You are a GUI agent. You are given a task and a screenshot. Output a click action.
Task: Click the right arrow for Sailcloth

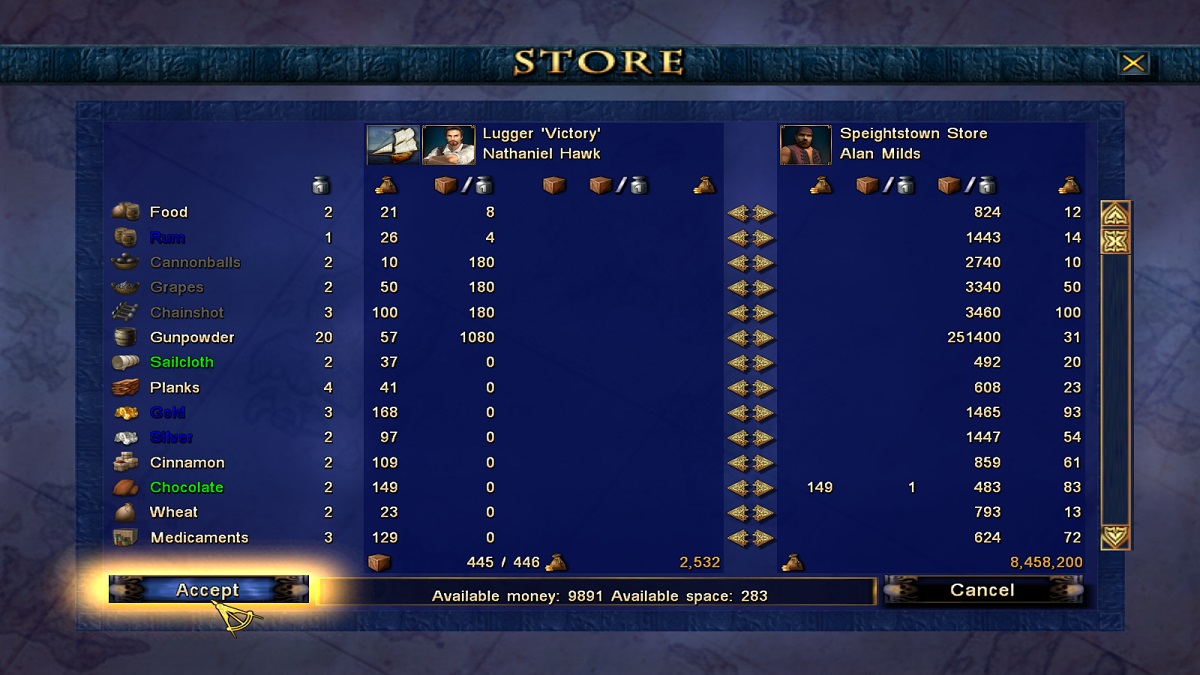[x=763, y=362]
